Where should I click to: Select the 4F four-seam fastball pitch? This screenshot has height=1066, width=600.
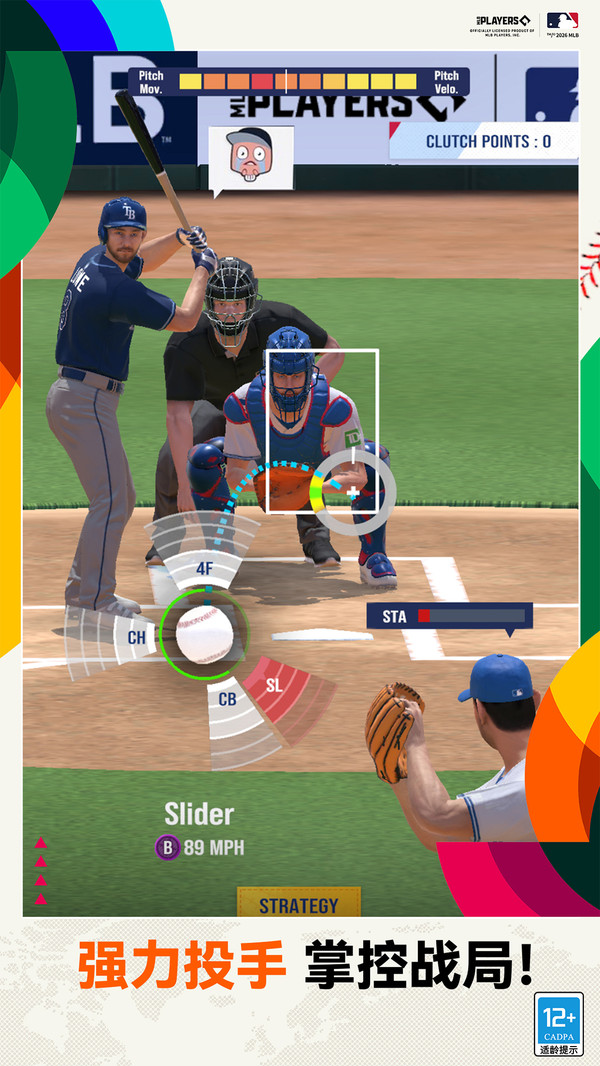coord(204,568)
